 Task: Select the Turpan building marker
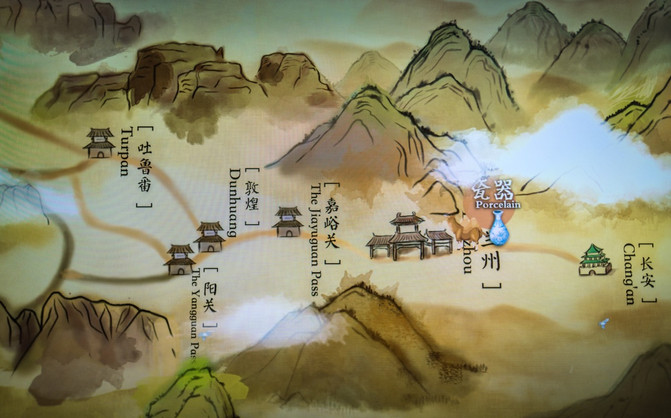click(99, 142)
